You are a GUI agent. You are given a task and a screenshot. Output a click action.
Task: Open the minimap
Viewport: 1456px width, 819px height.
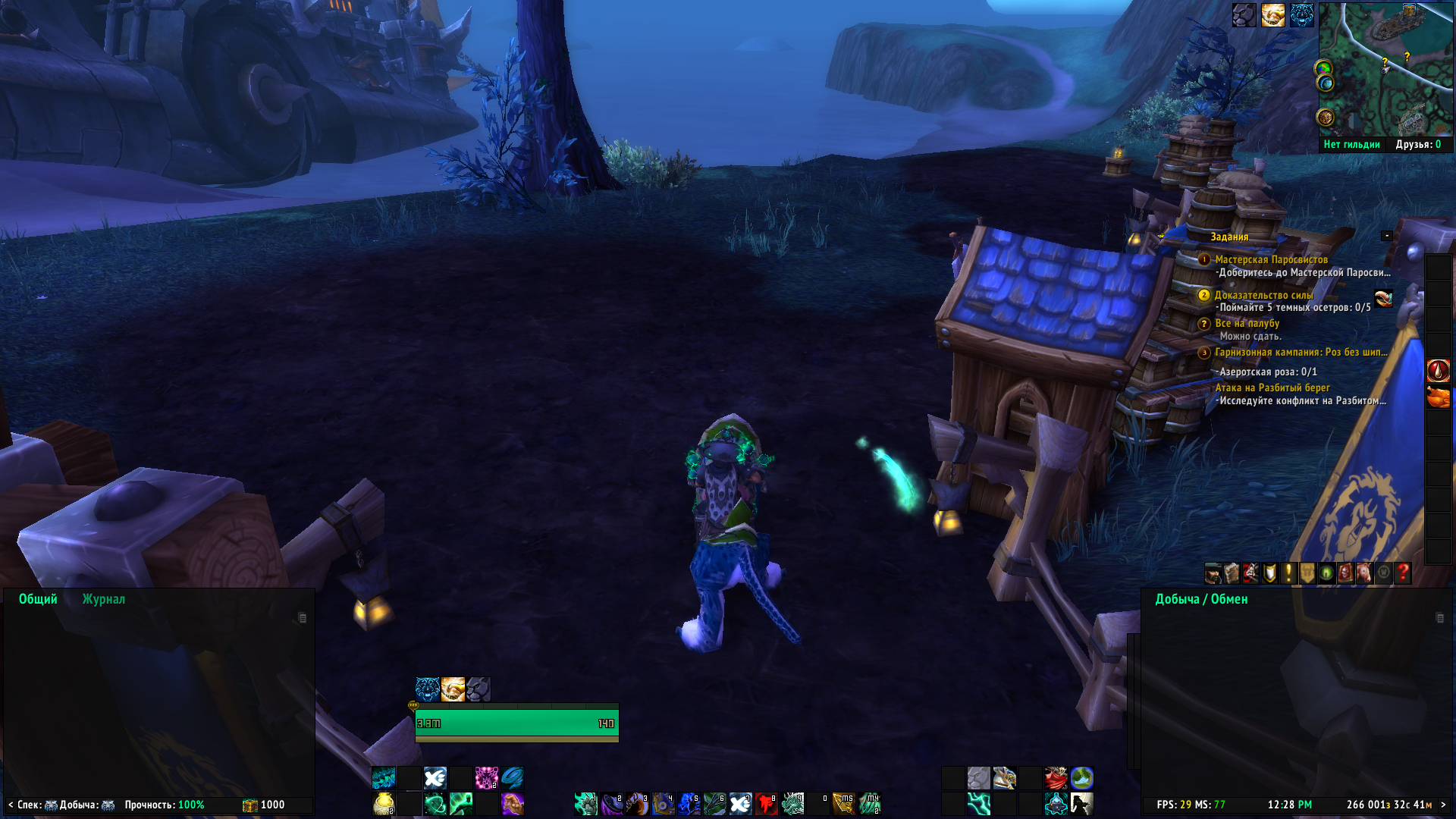(x=1385, y=69)
